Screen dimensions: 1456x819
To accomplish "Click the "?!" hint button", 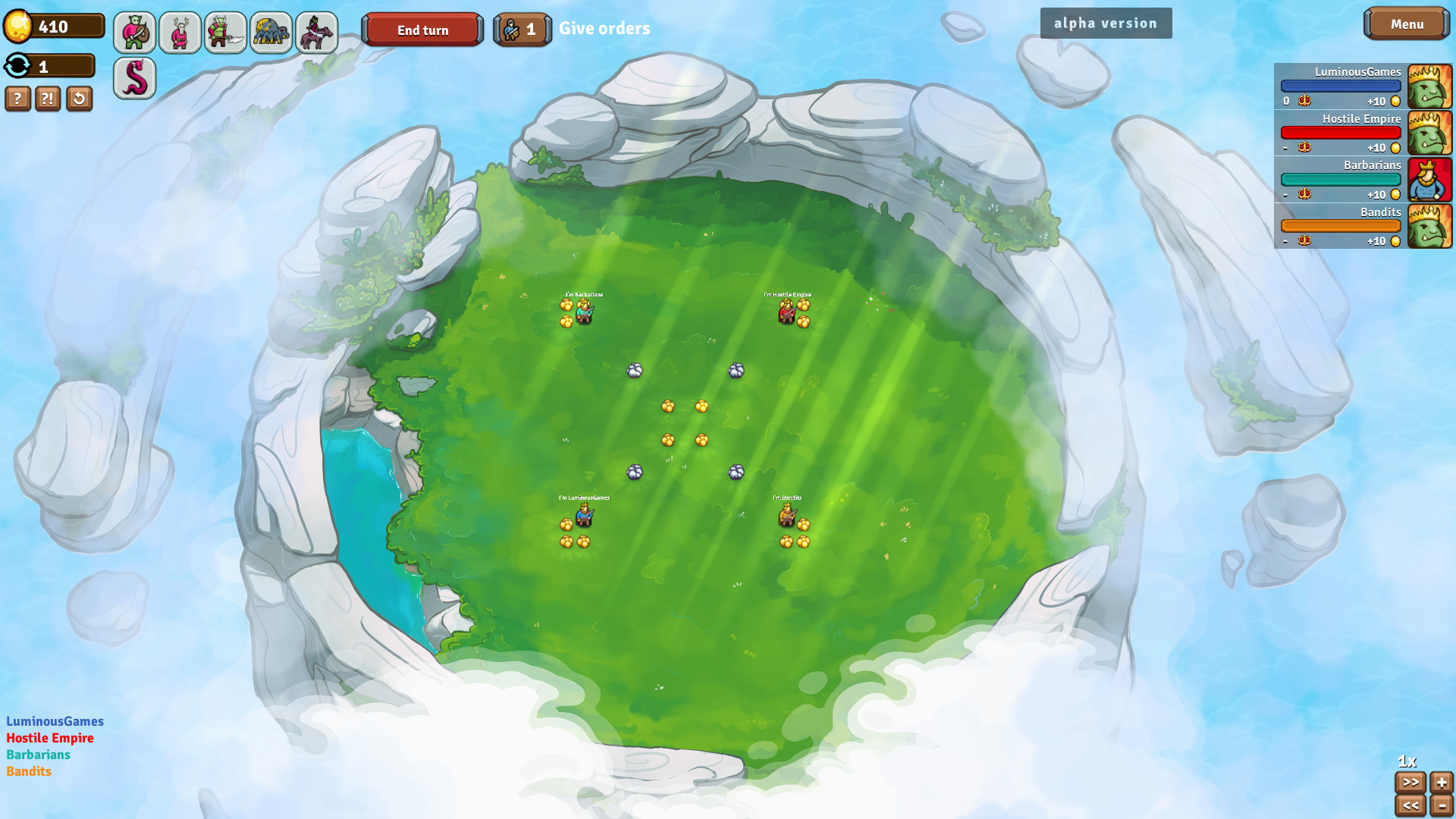I will [x=48, y=99].
